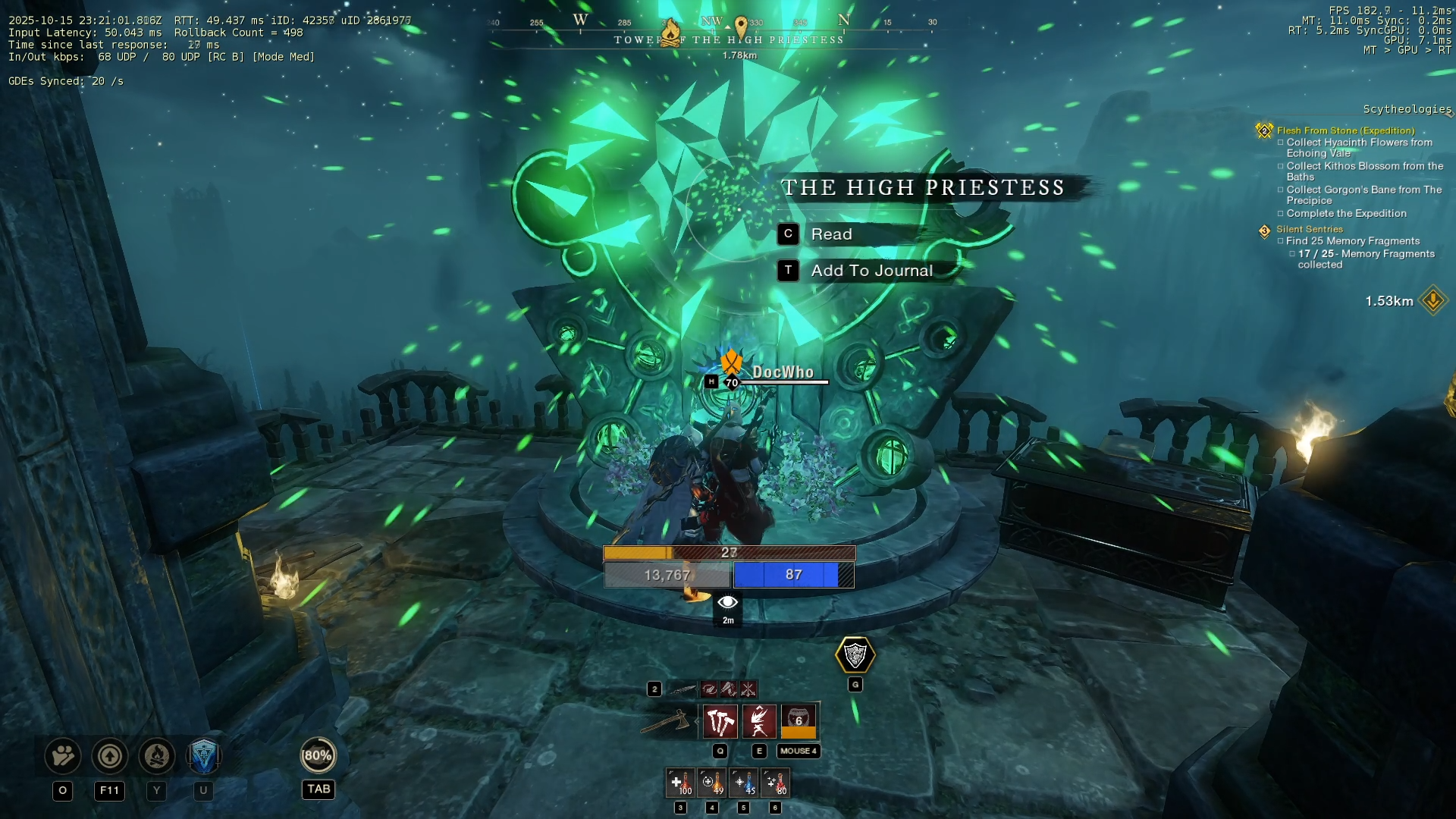The image size is (1456, 819).
Task: Select the Silent Sentries quest tracker entry
Action: (1309, 229)
